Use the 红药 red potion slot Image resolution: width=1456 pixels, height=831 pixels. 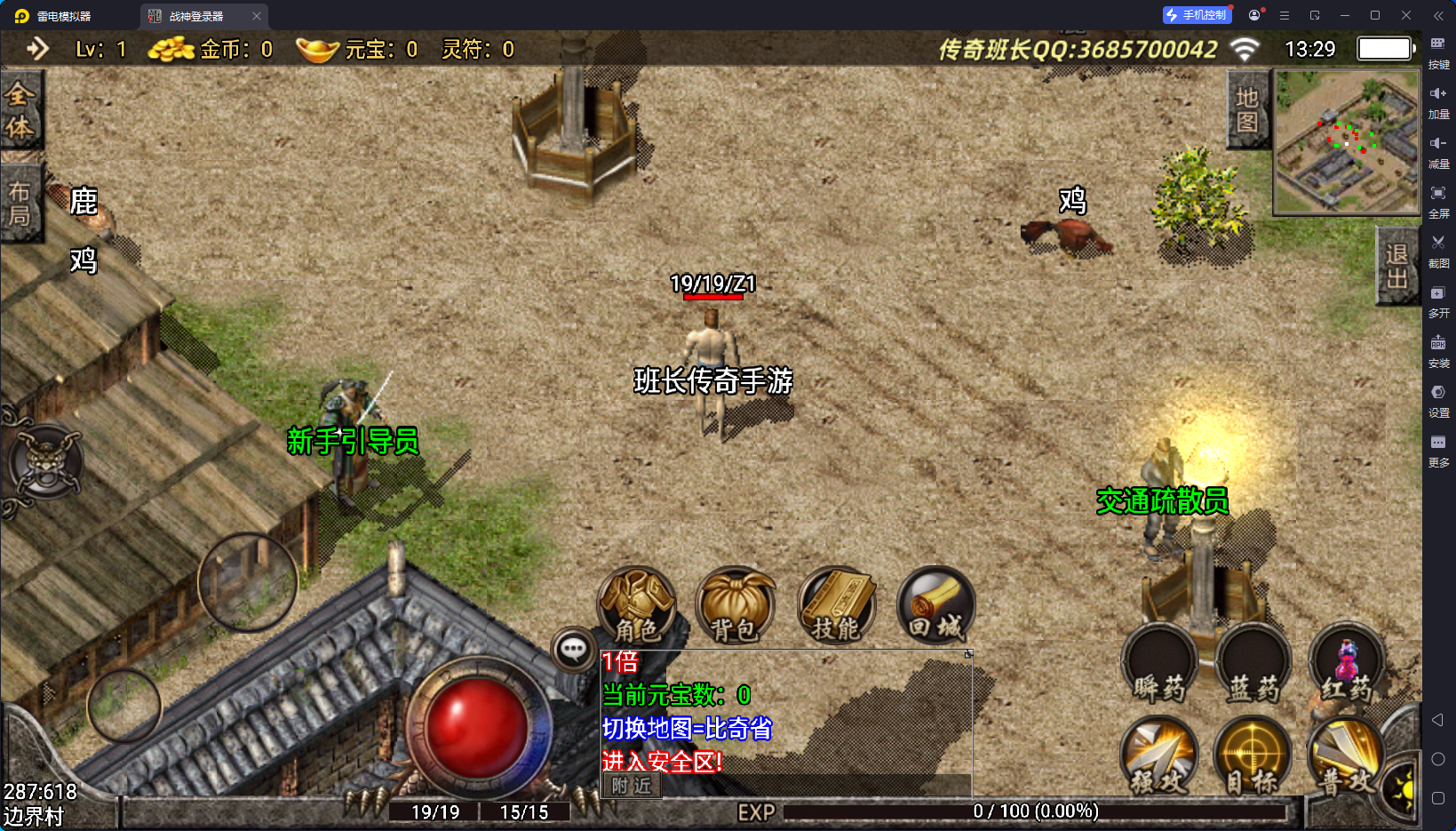(x=1347, y=665)
